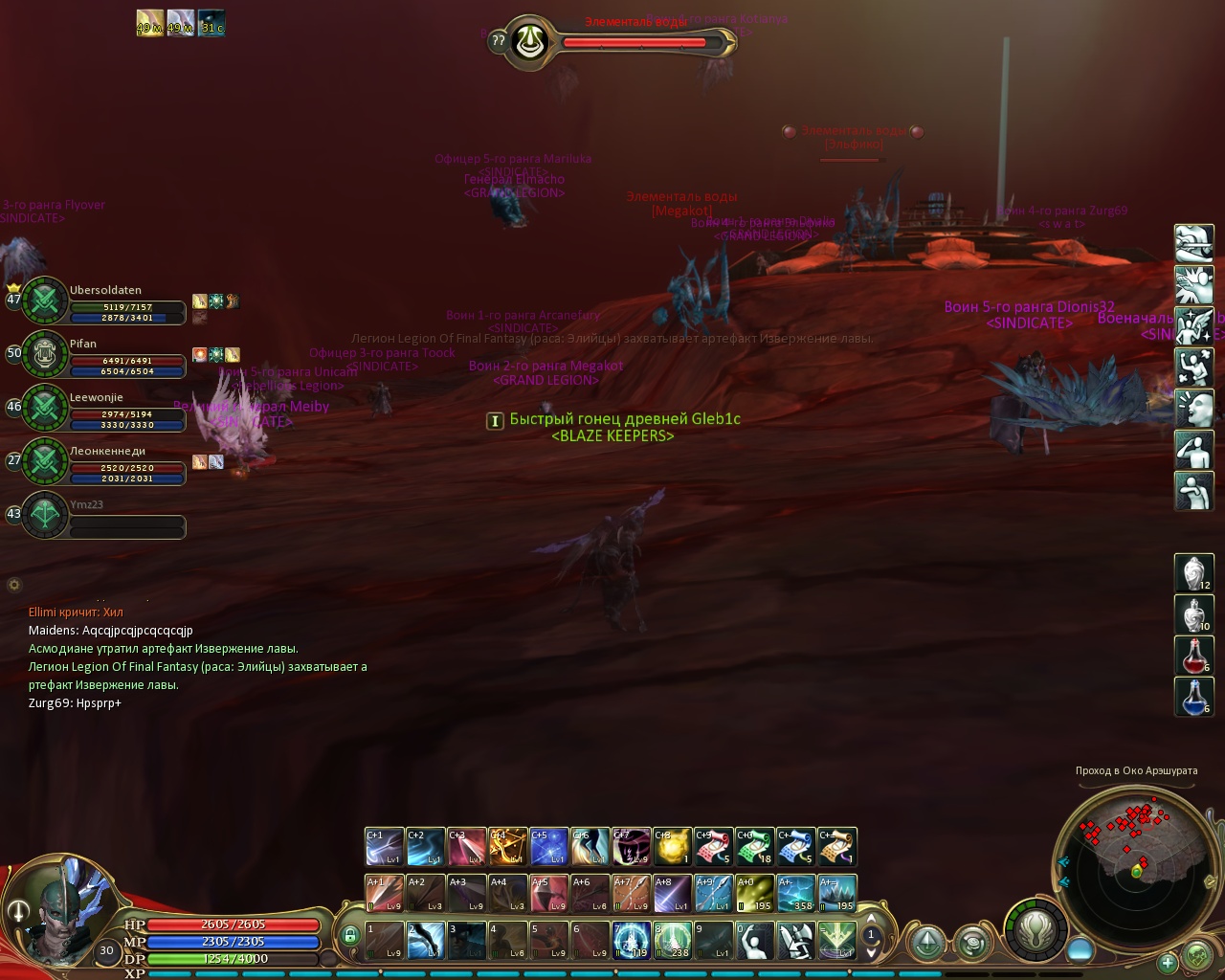
Task: Use the green scroll in slot C+0
Action: click(754, 846)
